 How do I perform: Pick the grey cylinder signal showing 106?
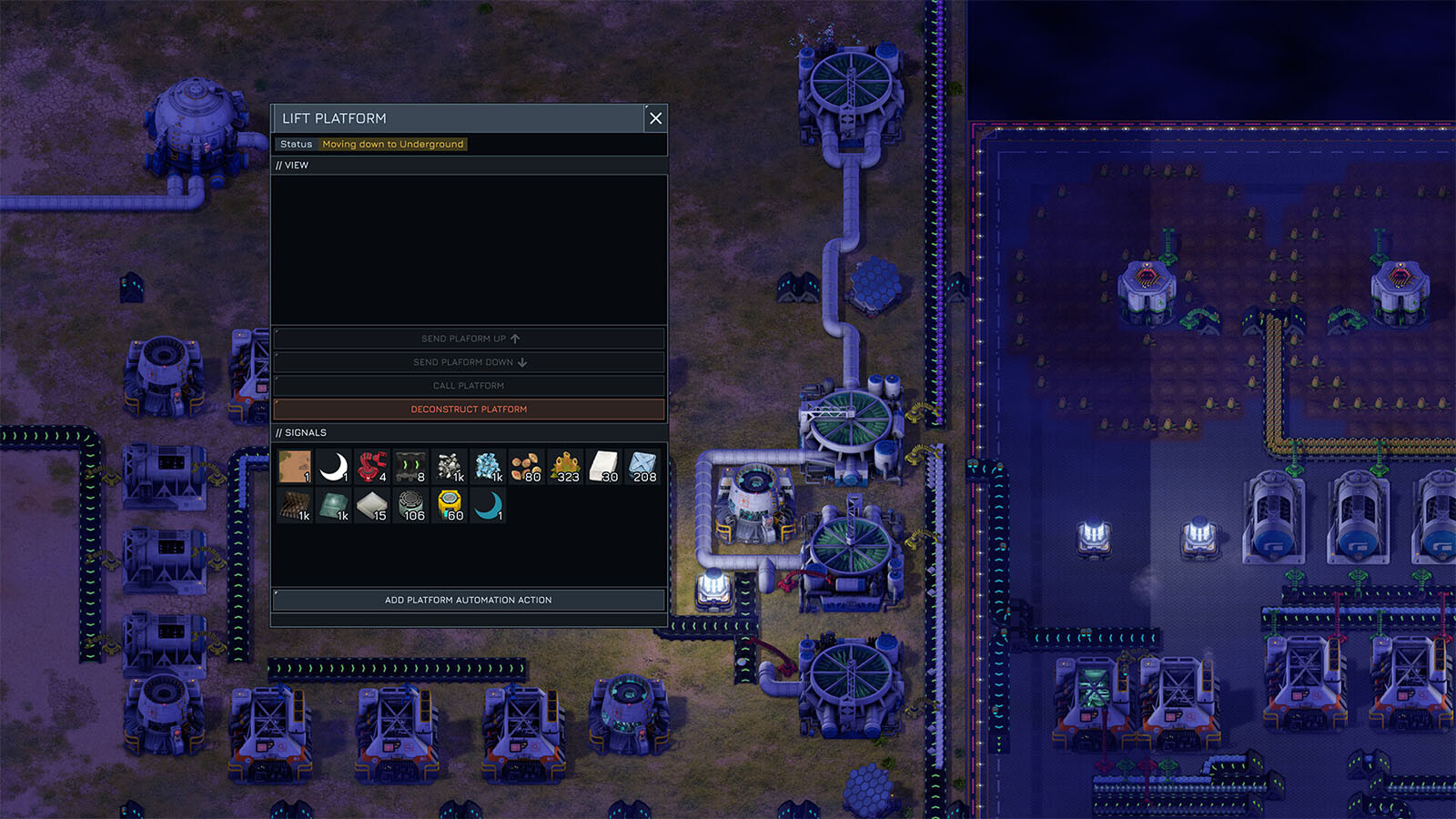(x=410, y=506)
